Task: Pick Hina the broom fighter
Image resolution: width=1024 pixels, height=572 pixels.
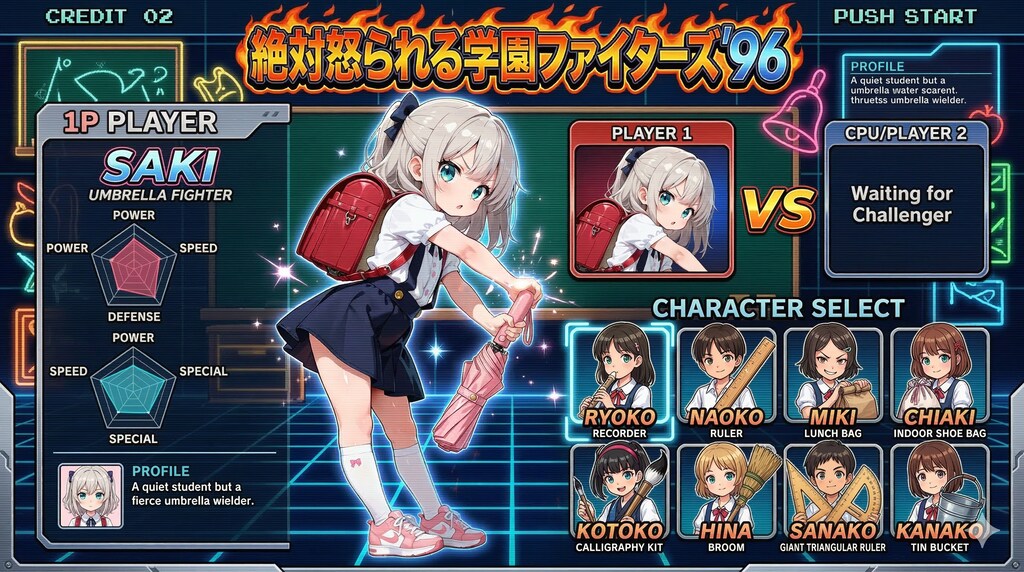Action: point(727,497)
